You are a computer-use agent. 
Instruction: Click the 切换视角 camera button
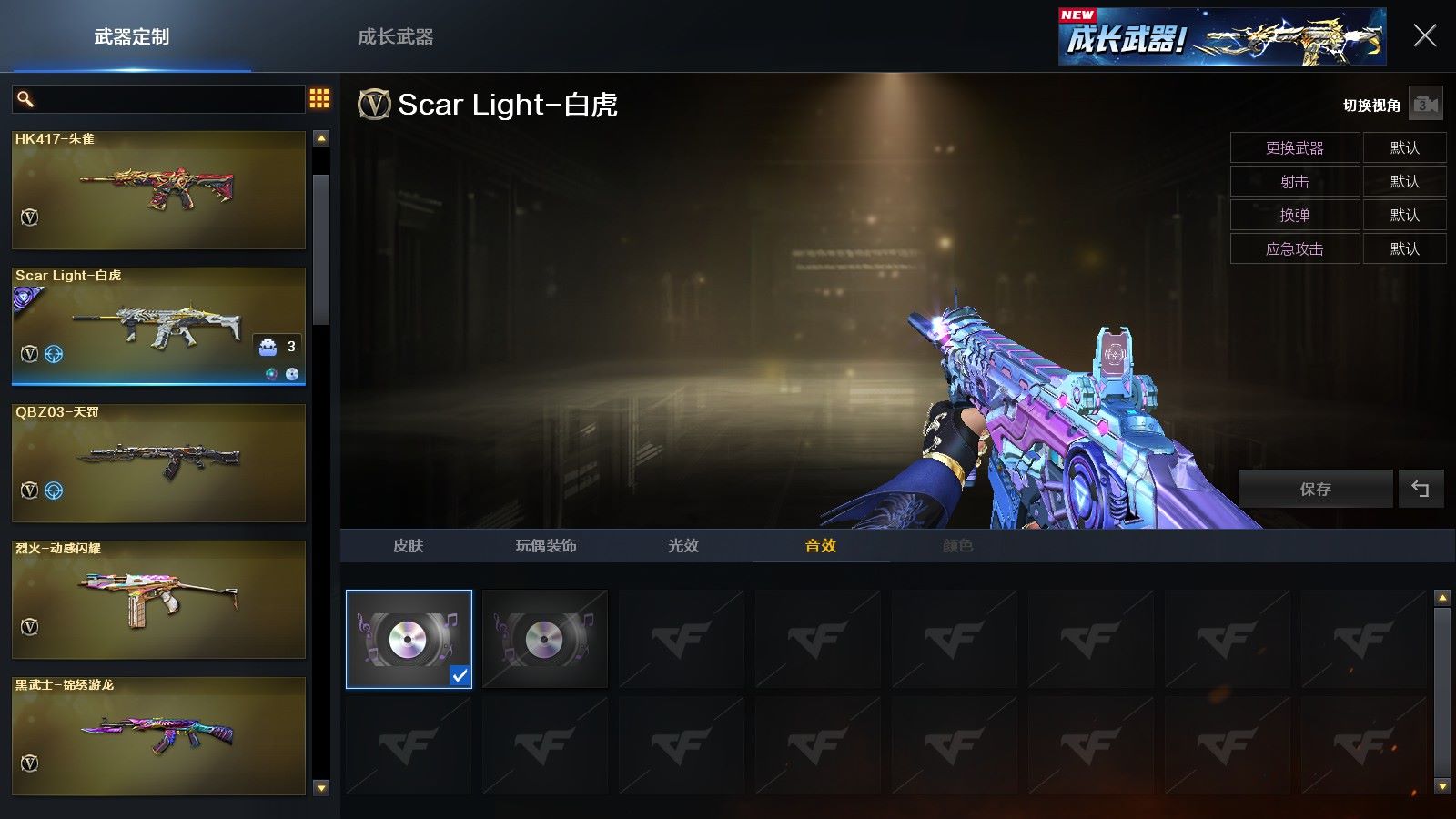(1425, 106)
